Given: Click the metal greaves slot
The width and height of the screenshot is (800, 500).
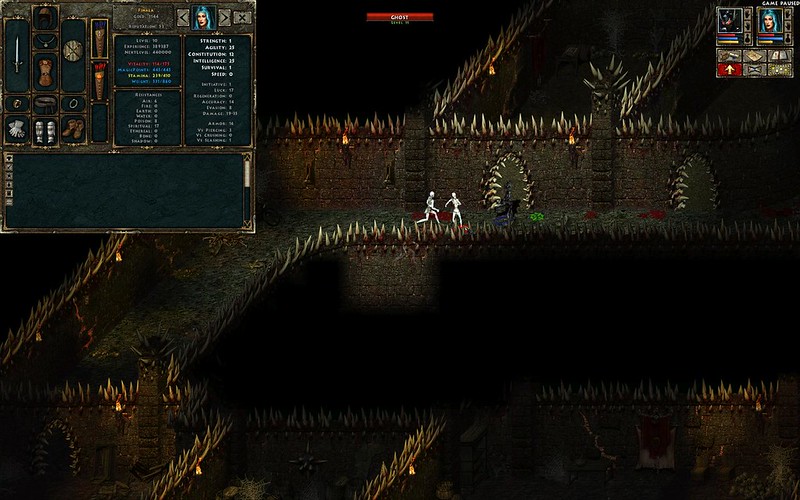Looking at the screenshot, I should [x=45, y=131].
